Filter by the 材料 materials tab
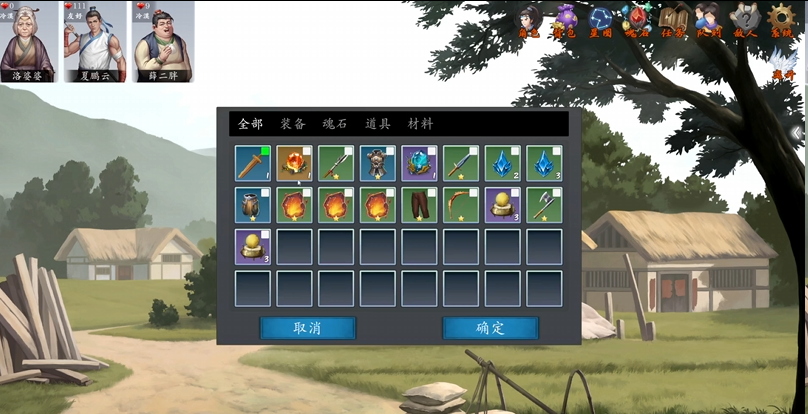Viewport: 808px width, 414px height. [x=420, y=124]
